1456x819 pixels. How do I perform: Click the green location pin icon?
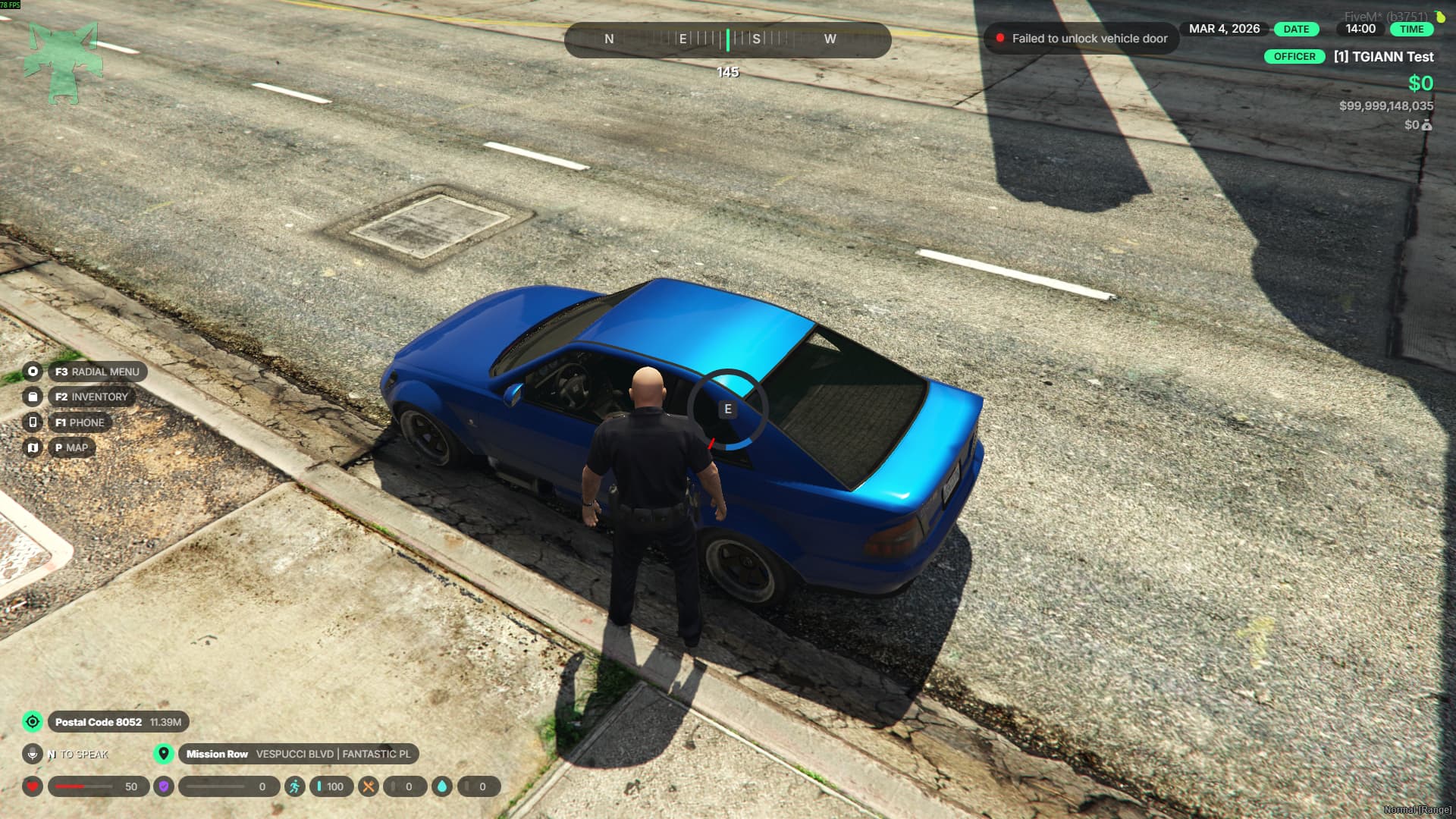[x=163, y=754]
